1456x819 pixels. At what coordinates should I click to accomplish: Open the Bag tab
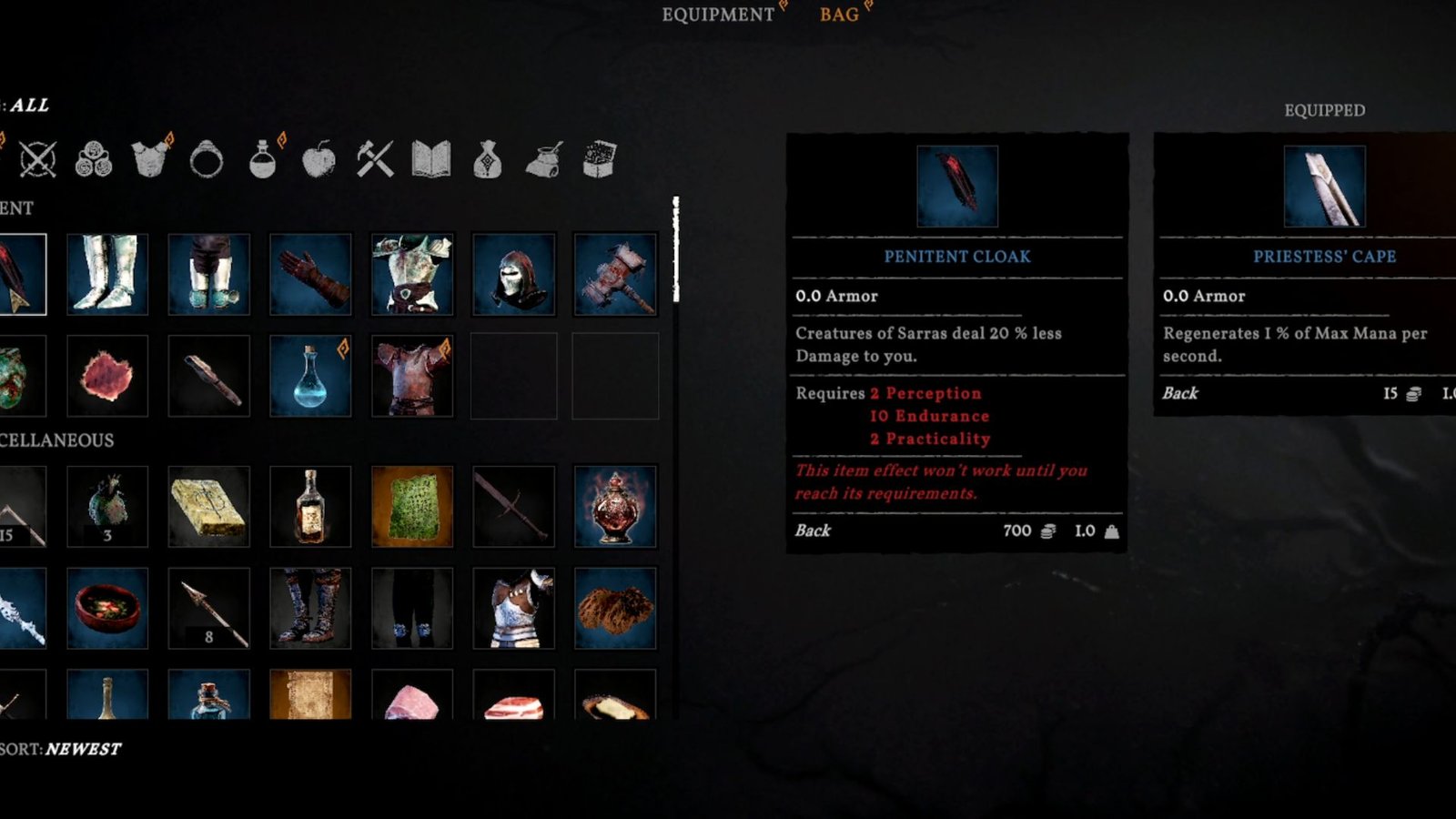pos(839,15)
